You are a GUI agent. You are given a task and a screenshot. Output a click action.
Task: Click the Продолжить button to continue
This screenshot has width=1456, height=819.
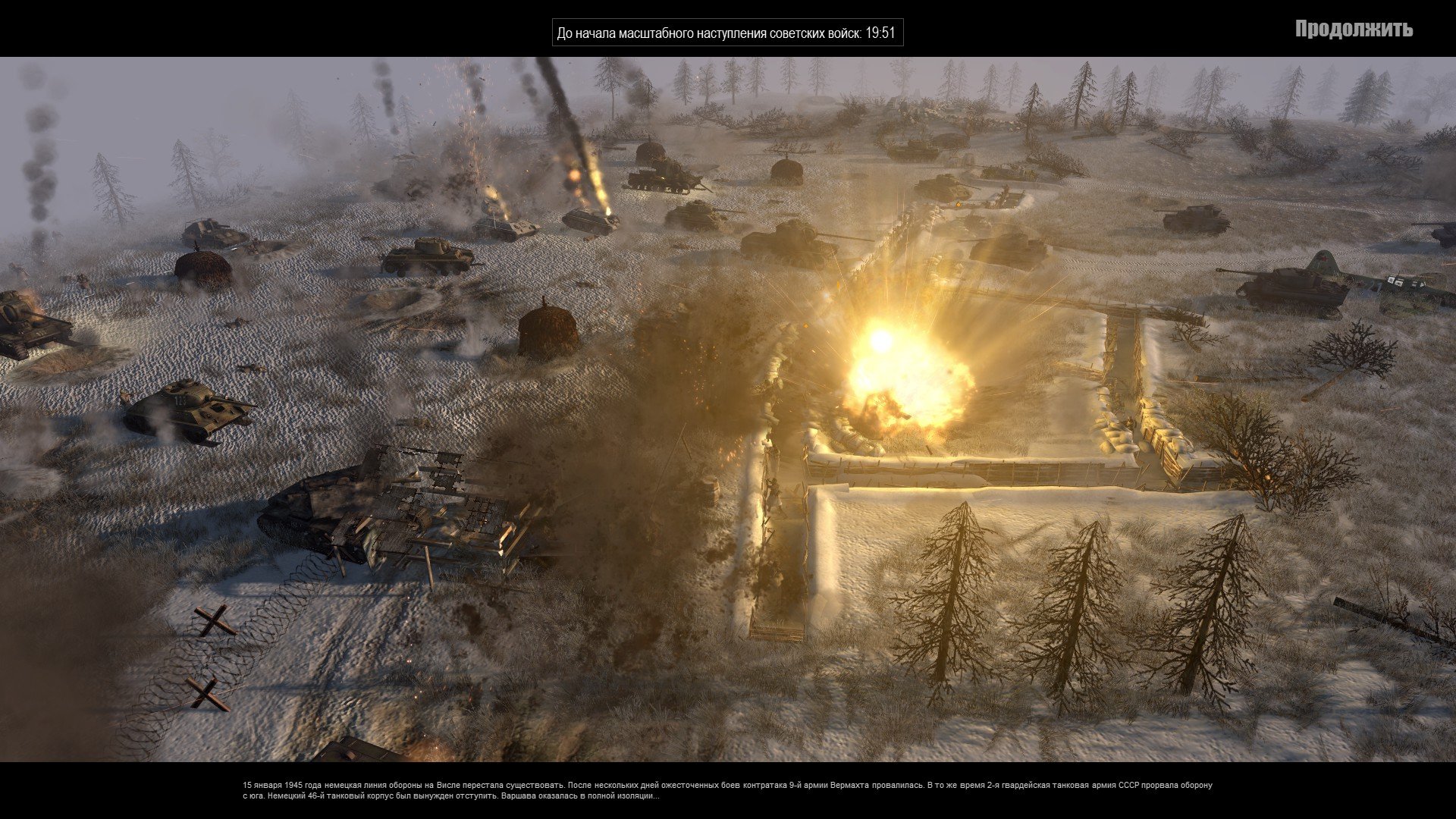1354,30
